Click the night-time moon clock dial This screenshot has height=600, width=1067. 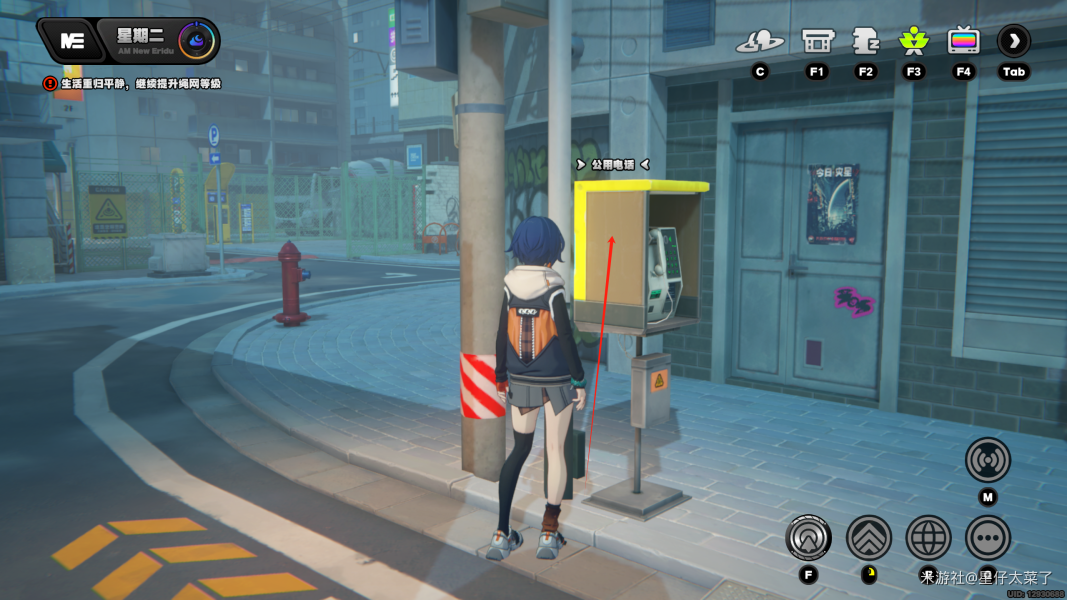pyautogui.click(x=196, y=41)
